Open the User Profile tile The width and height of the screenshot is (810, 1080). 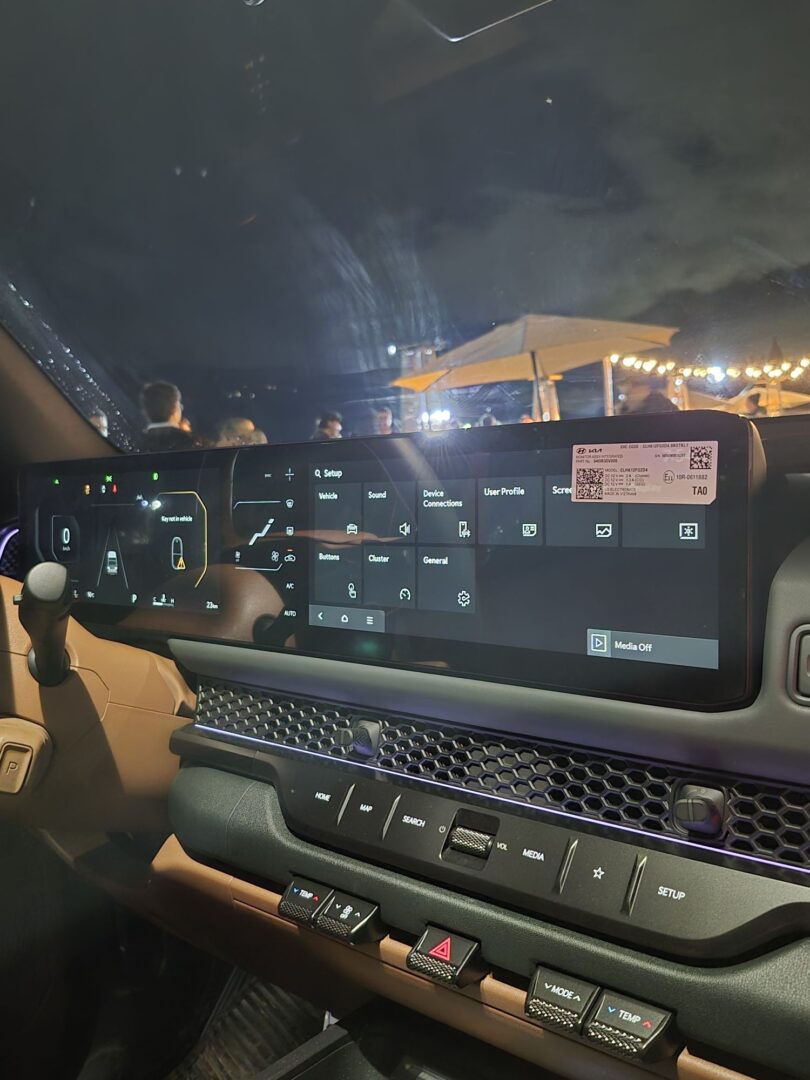click(x=510, y=510)
